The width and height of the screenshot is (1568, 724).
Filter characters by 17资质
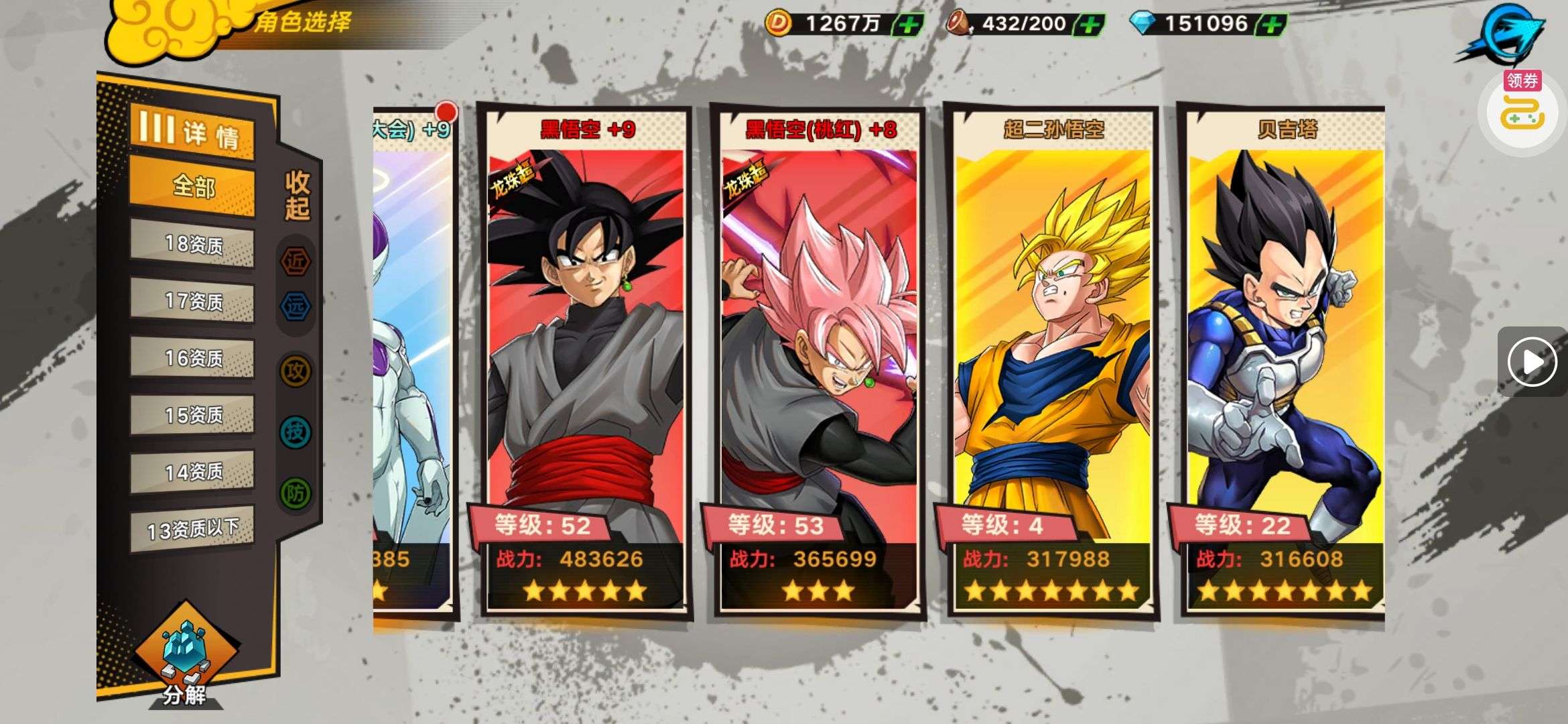point(192,301)
